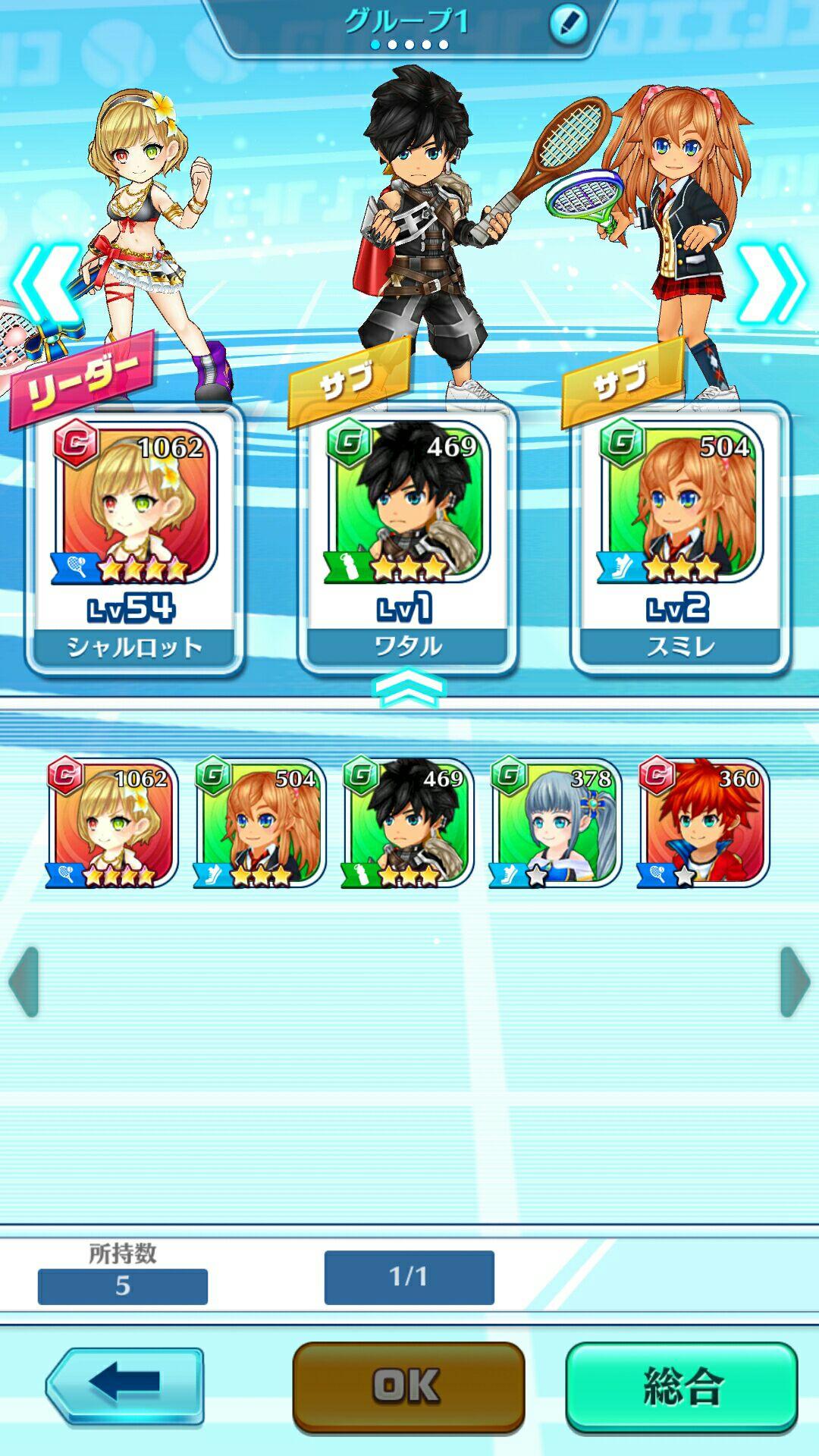Go to next roster page with right arrow
This screenshot has width=819, height=1456.
pyautogui.click(x=795, y=981)
